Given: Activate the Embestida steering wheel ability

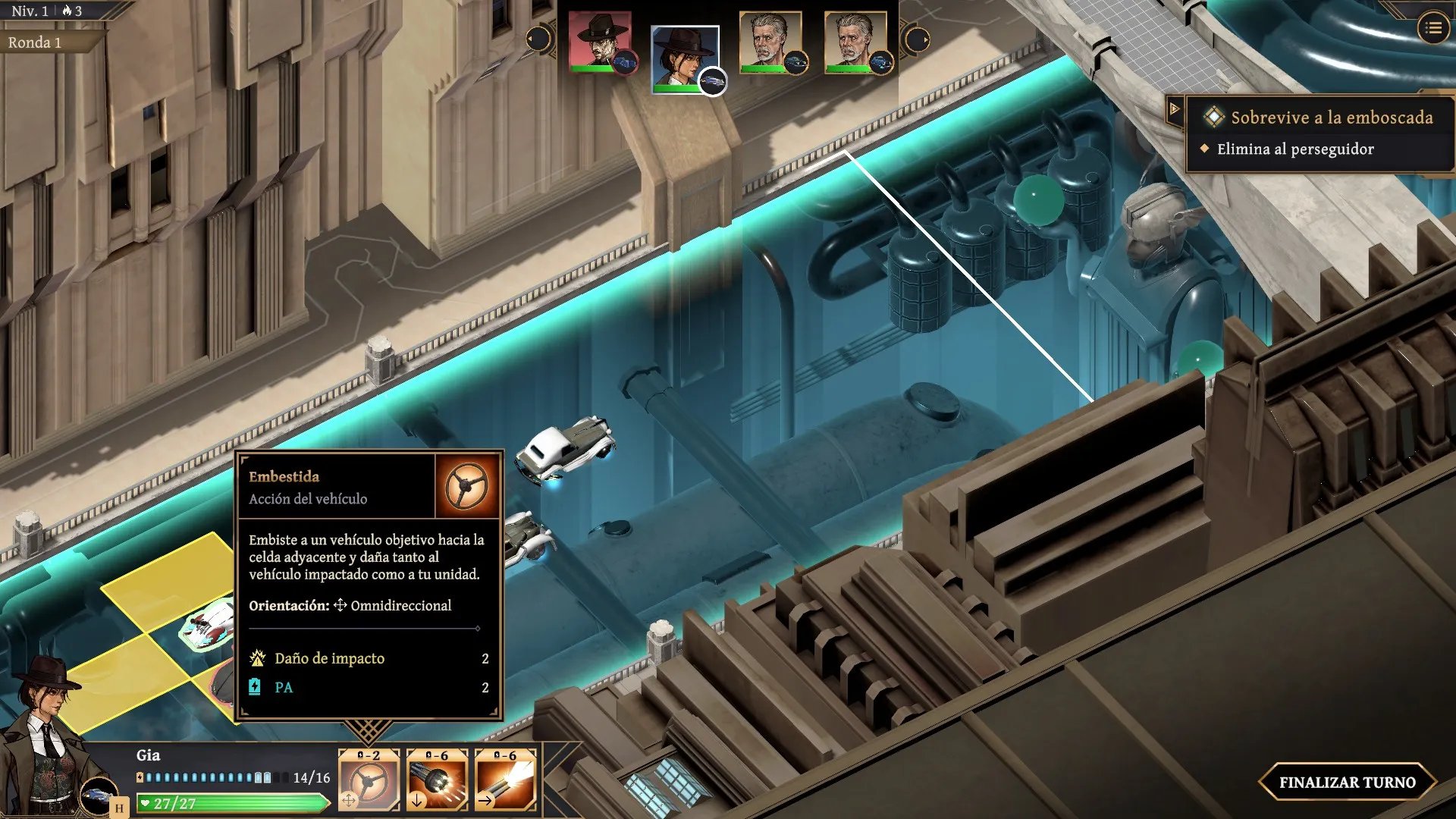Looking at the screenshot, I should click(369, 780).
